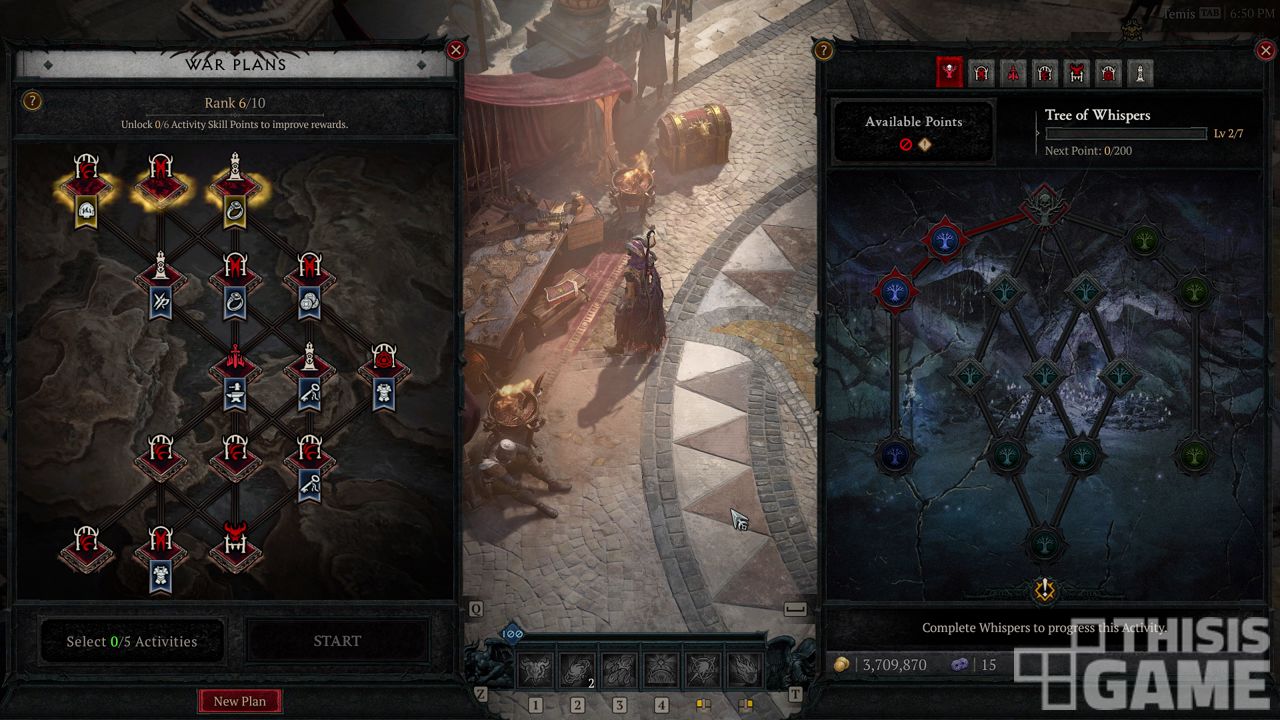Click the exclamation marker below the tree
The image size is (1280, 720).
coord(1044,589)
